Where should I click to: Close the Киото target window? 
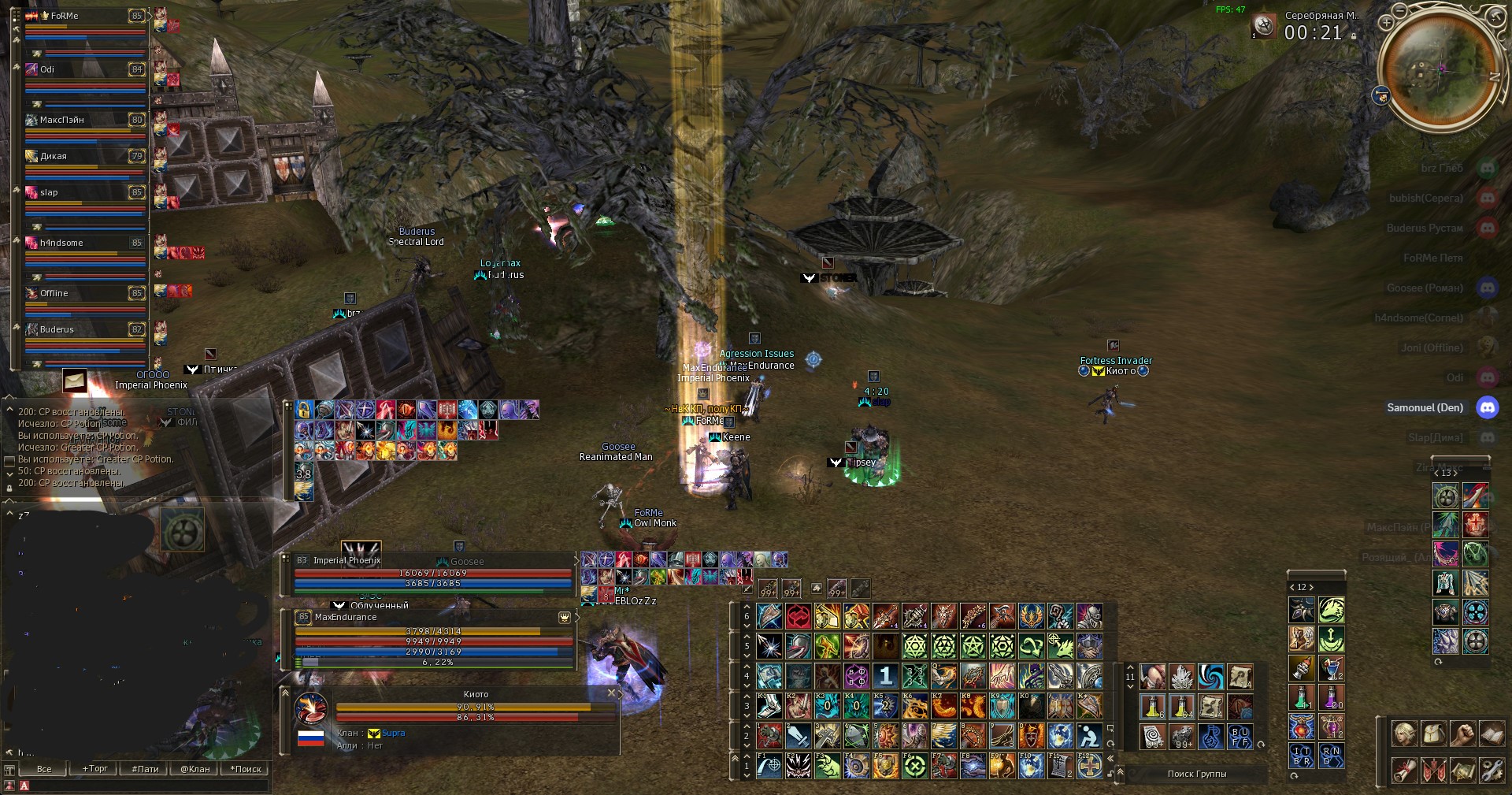coord(611,693)
